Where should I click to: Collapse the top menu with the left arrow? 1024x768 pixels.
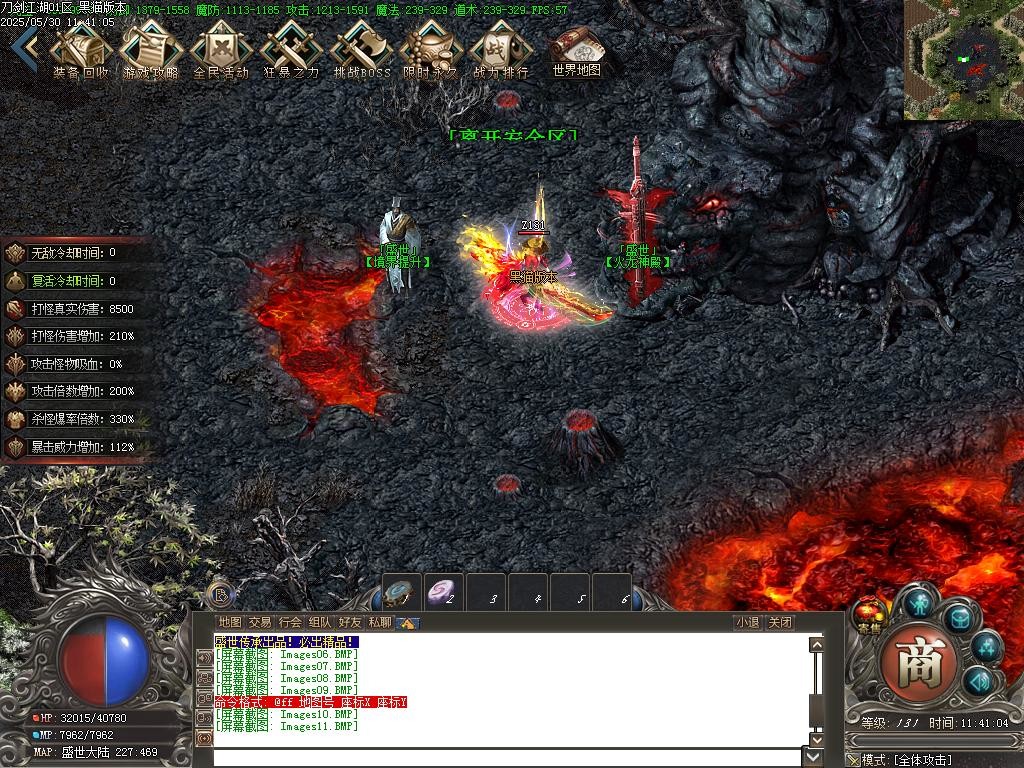tap(31, 46)
